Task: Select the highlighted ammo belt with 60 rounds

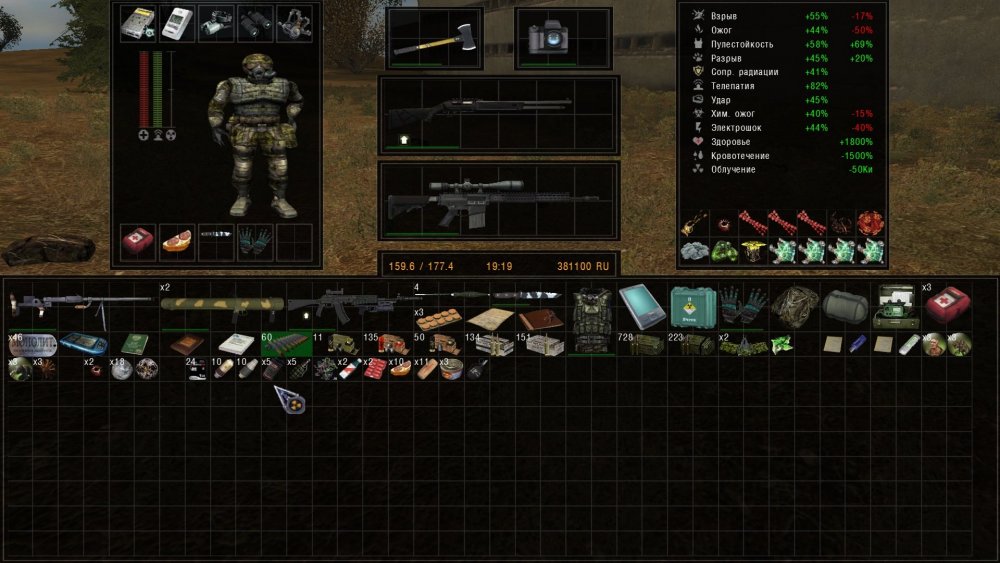Action: [285, 344]
